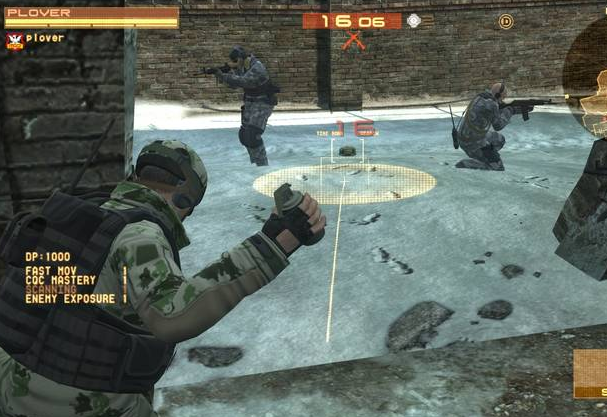607x417 pixels.
Task: Choose the CQC MASTERY skill row
Action: click(58, 280)
